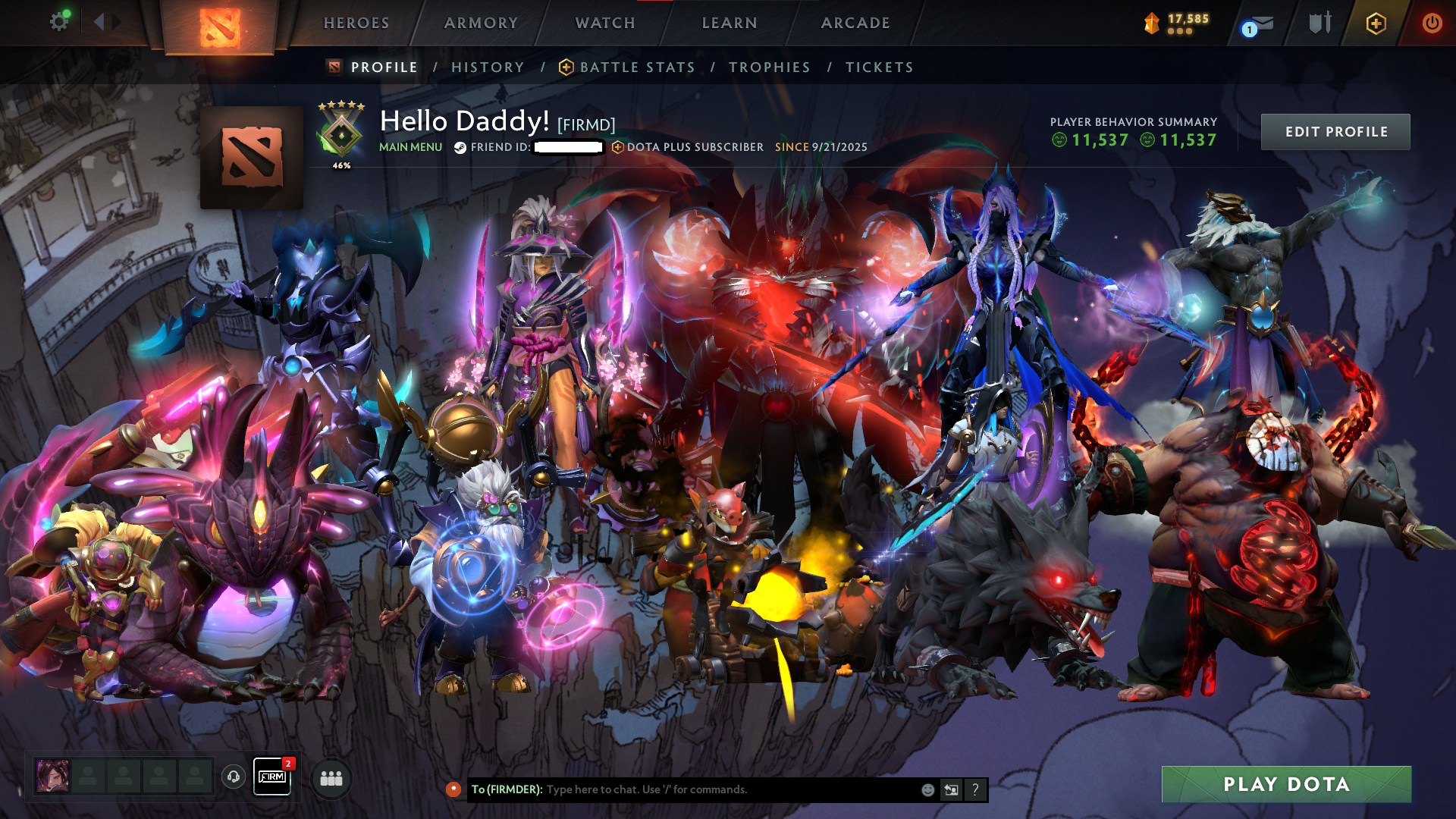Switch to the HISTORY tab
The width and height of the screenshot is (1456, 819).
[487, 67]
